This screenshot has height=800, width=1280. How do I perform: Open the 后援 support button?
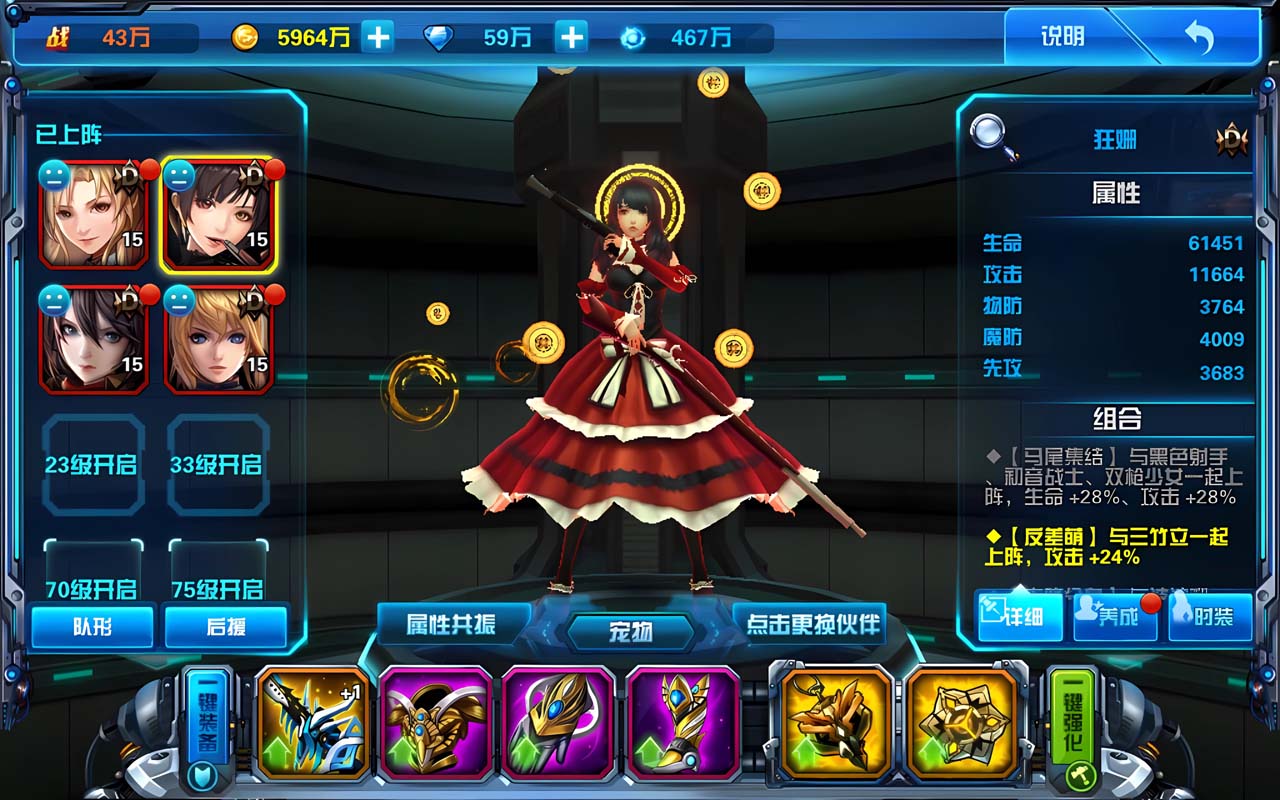tap(226, 626)
